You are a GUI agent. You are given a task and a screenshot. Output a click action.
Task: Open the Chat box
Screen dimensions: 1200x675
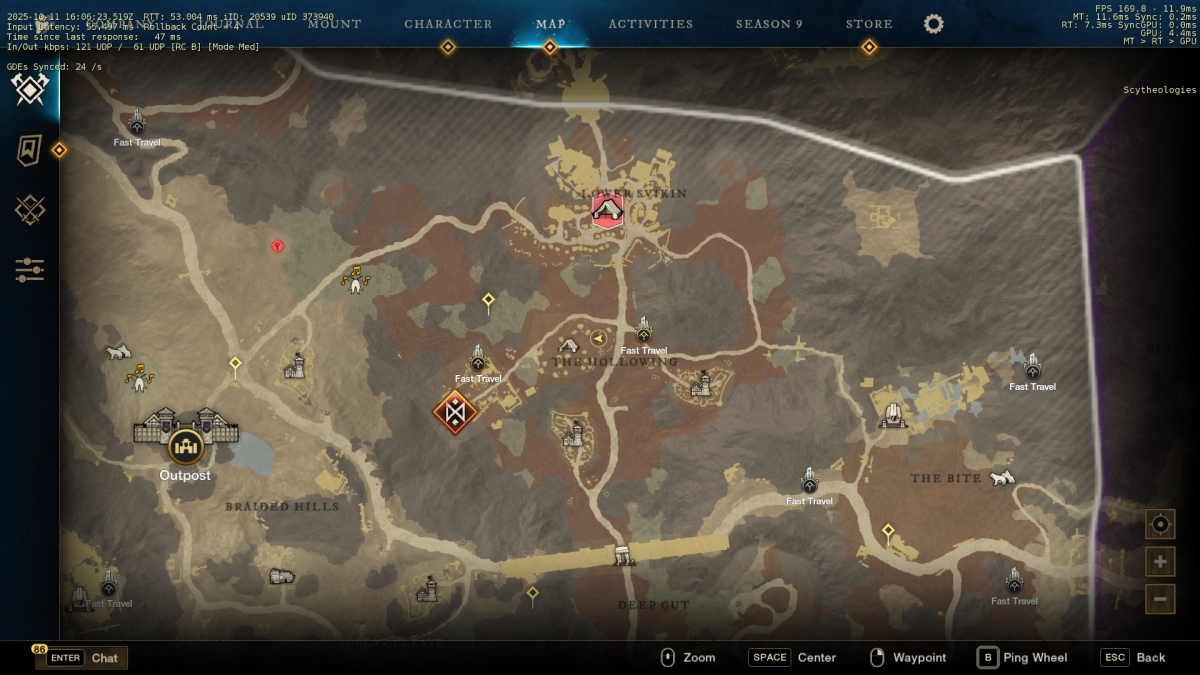click(83, 658)
